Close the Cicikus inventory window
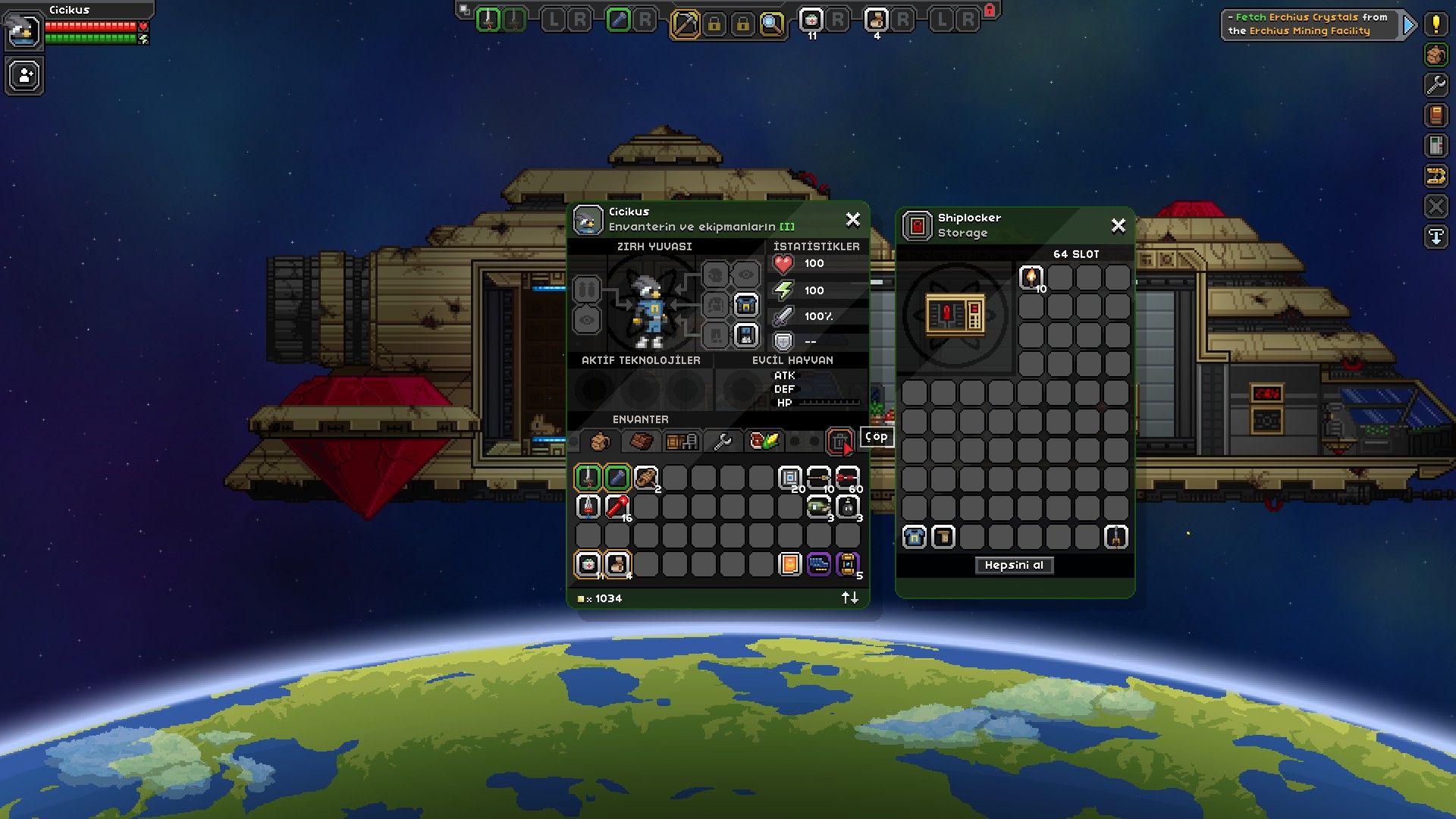Screen dimensions: 1456x819 coord(852,220)
